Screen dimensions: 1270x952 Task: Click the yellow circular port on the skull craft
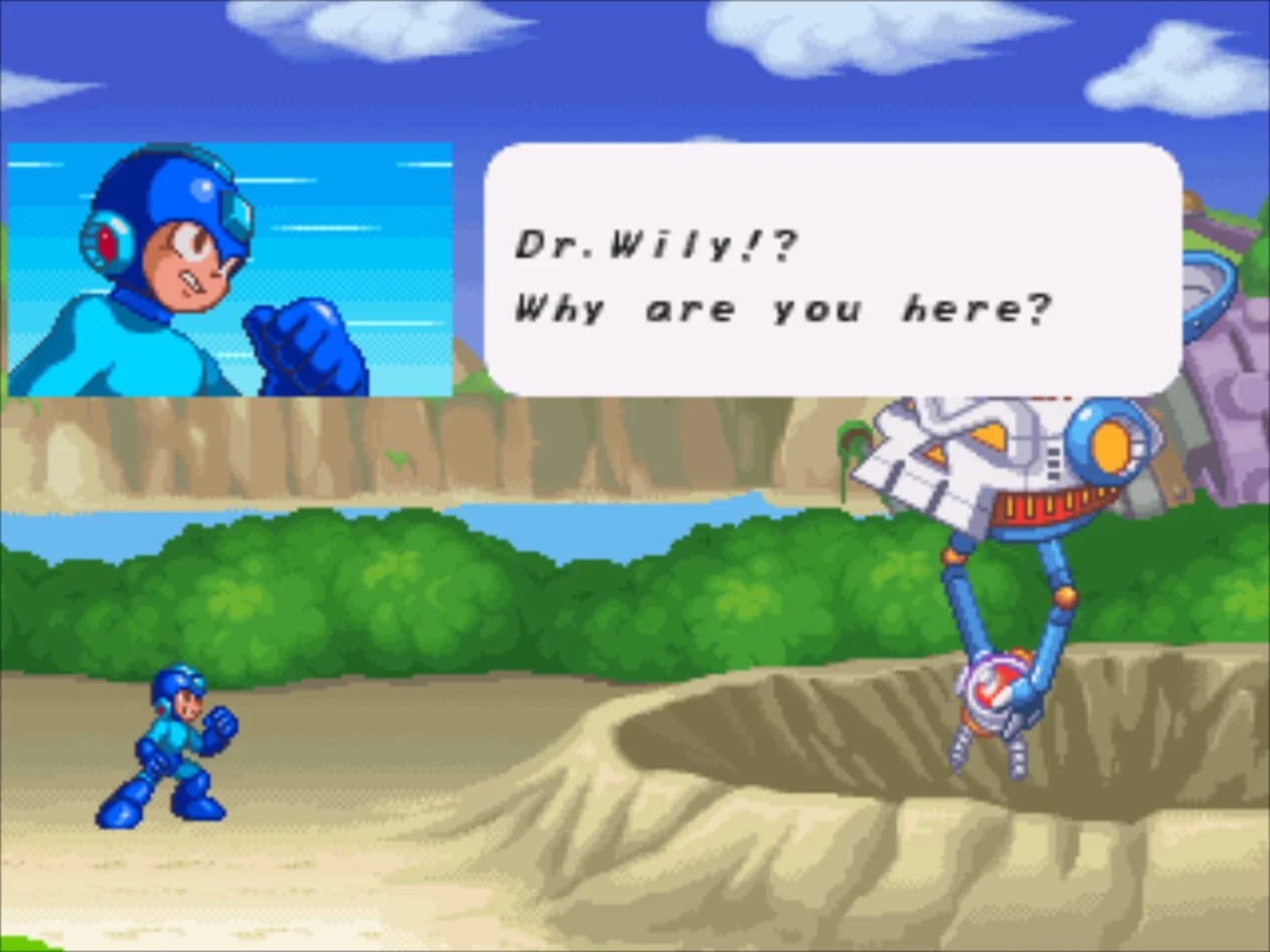click(x=1109, y=445)
